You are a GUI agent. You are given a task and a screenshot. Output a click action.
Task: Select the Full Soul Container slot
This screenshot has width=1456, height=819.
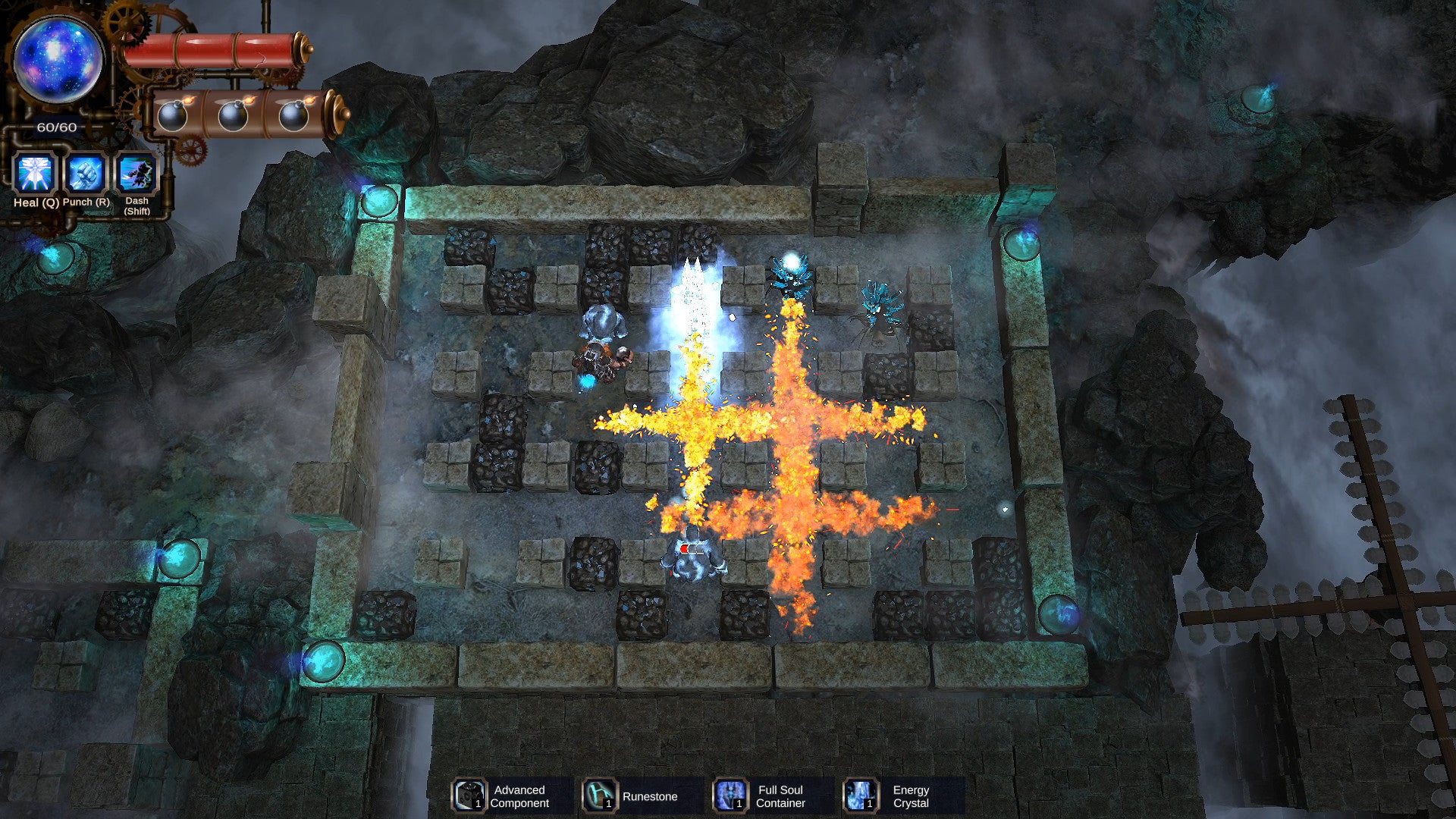[x=730, y=795]
